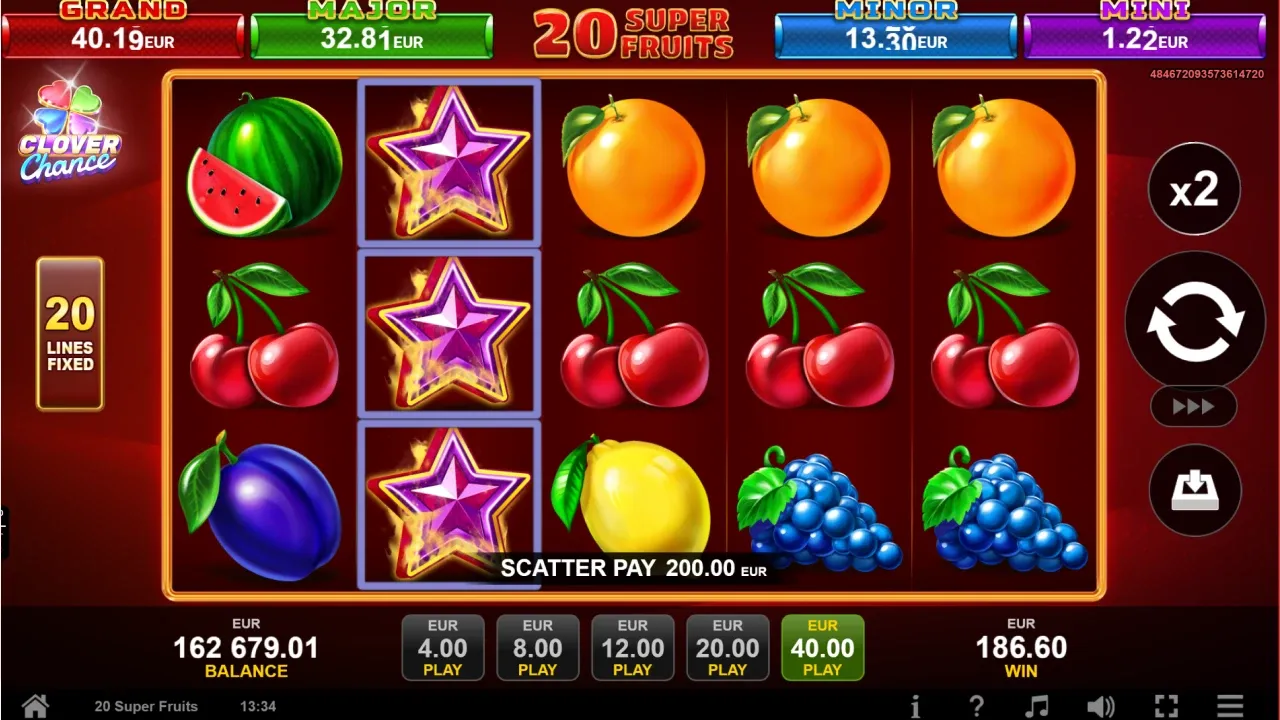The width and height of the screenshot is (1280, 720).
Task: Enter fullscreen mode
Action: coord(1166,705)
